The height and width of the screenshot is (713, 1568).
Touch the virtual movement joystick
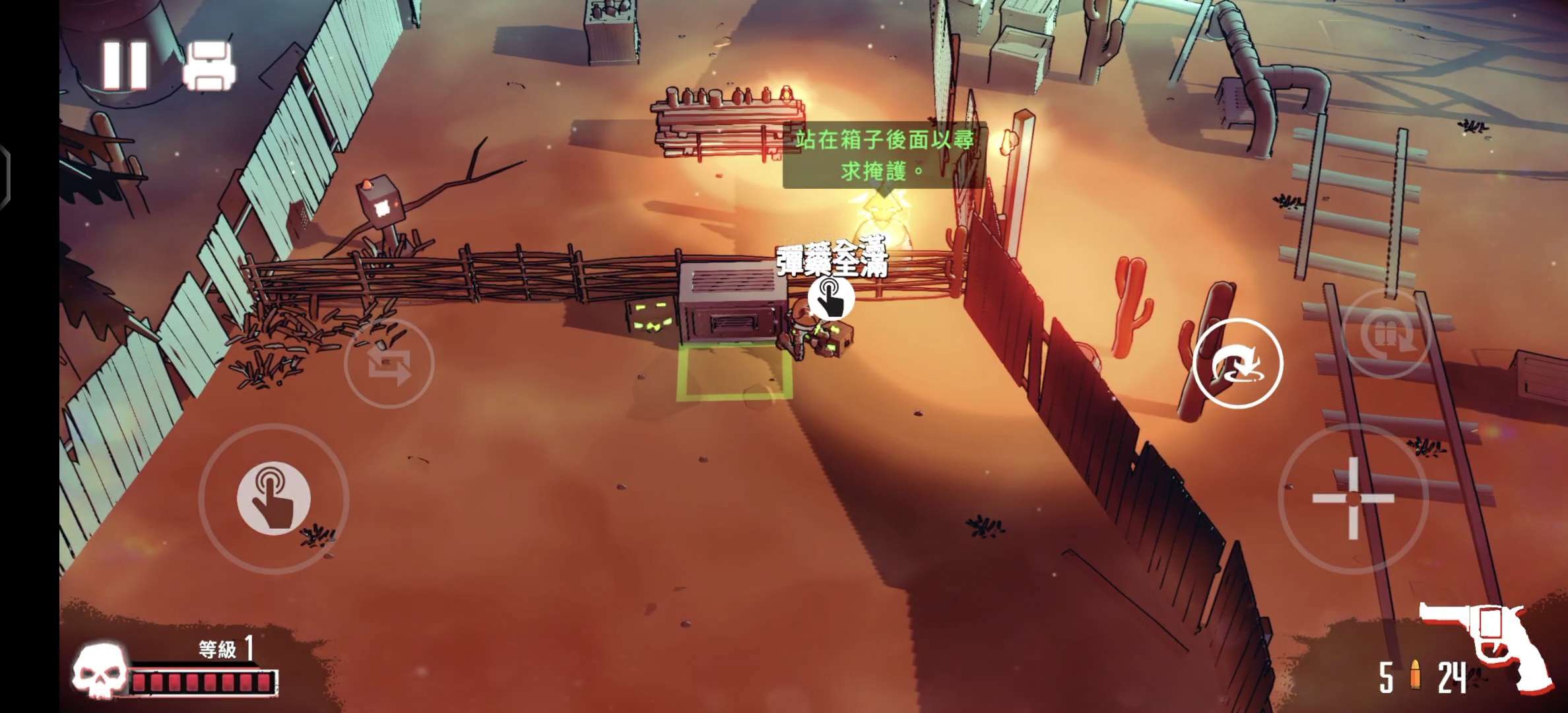(274, 498)
